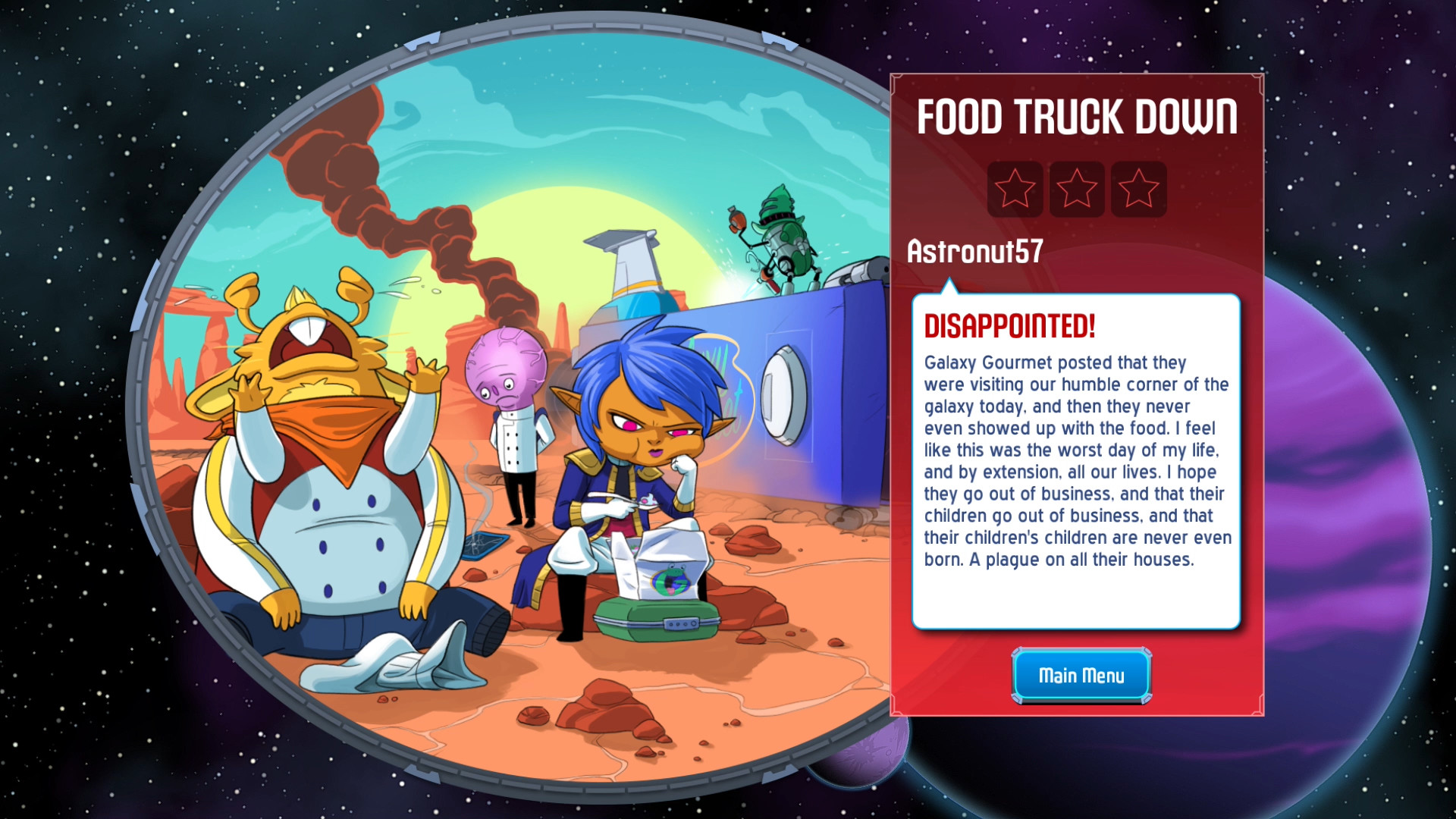This screenshot has width=1456, height=819.
Task: Toggle the second empty star to filled
Action: point(1077,189)
